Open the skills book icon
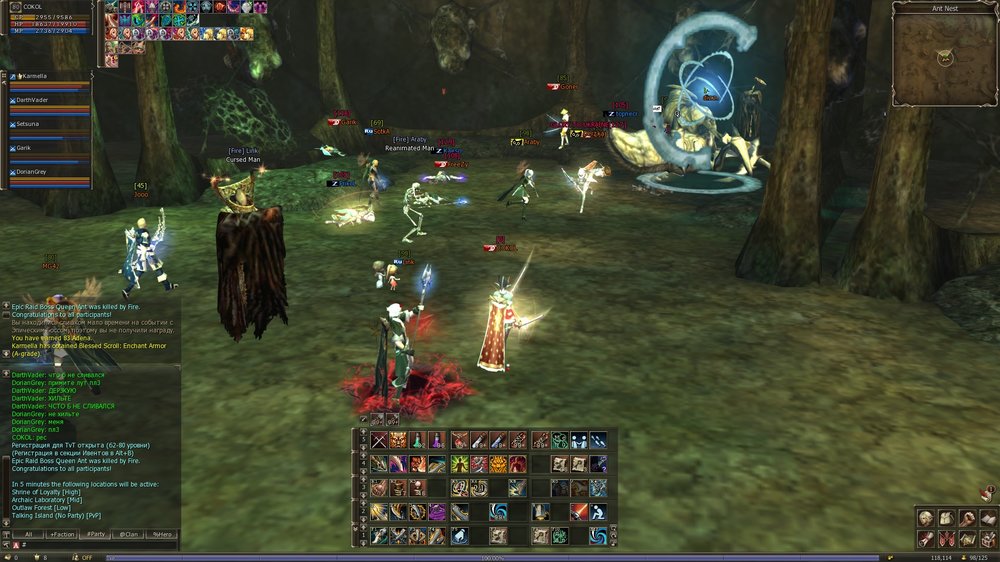Image resolution: width=1000 pixels, height=562 pixels. 988,518
